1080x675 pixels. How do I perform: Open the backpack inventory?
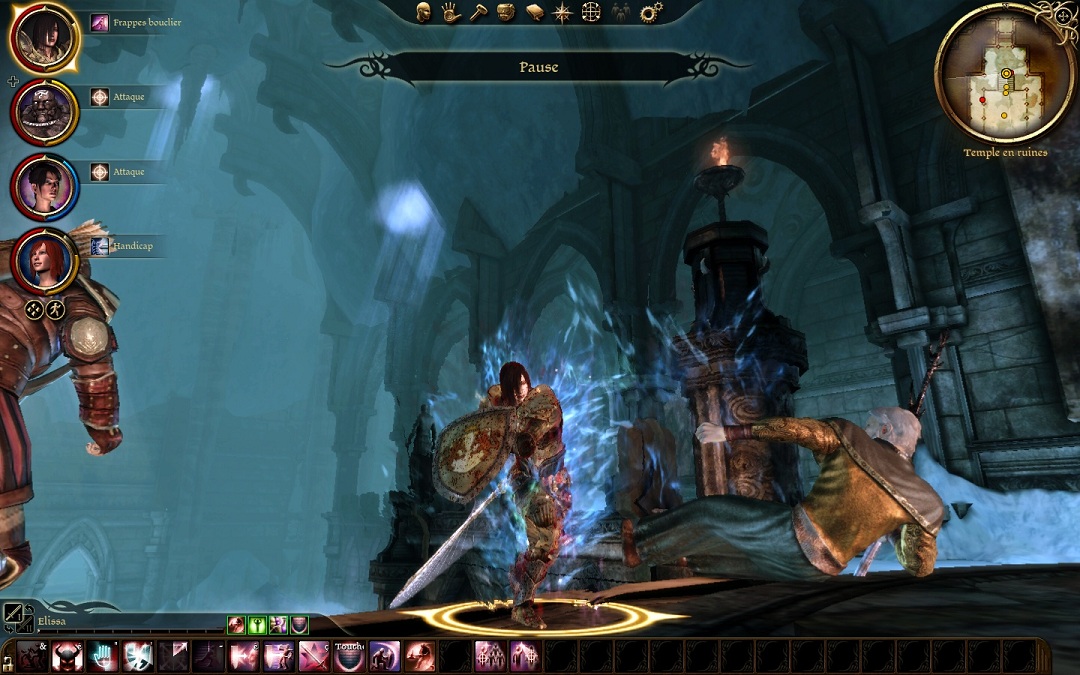click(x=506, y=12)
